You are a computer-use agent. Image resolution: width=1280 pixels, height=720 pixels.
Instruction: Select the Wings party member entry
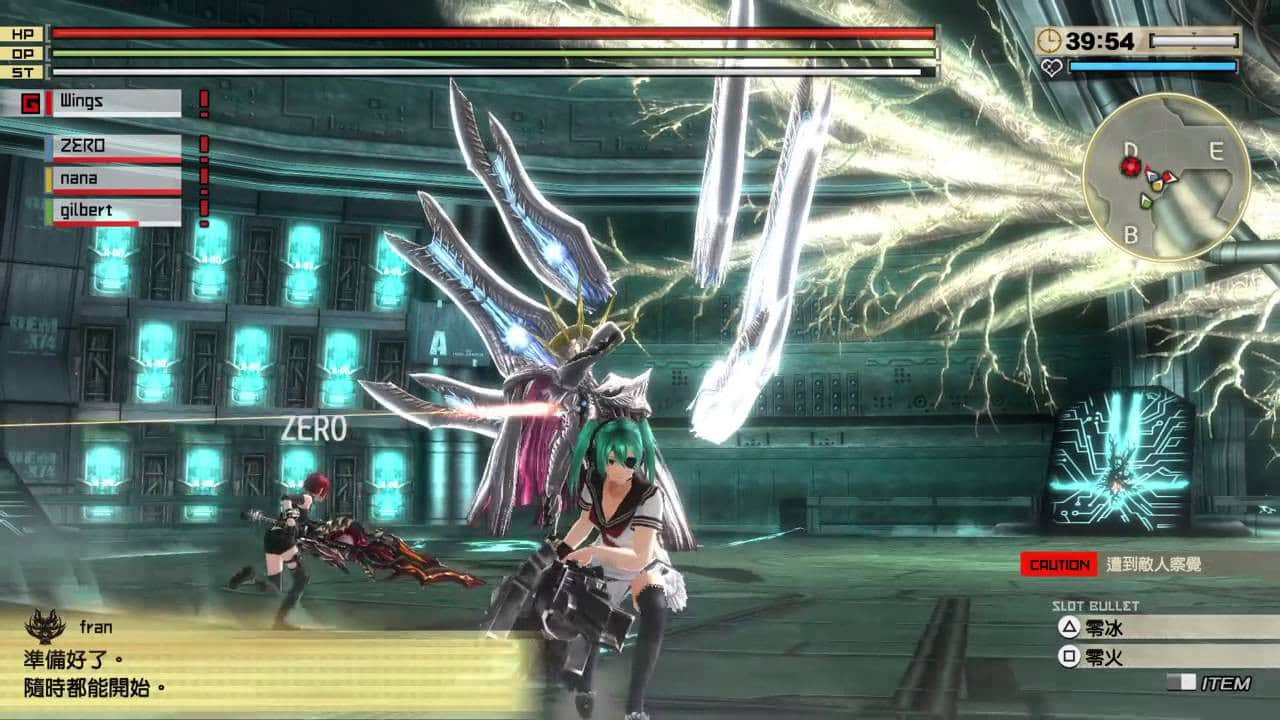[x=113, y=102]
